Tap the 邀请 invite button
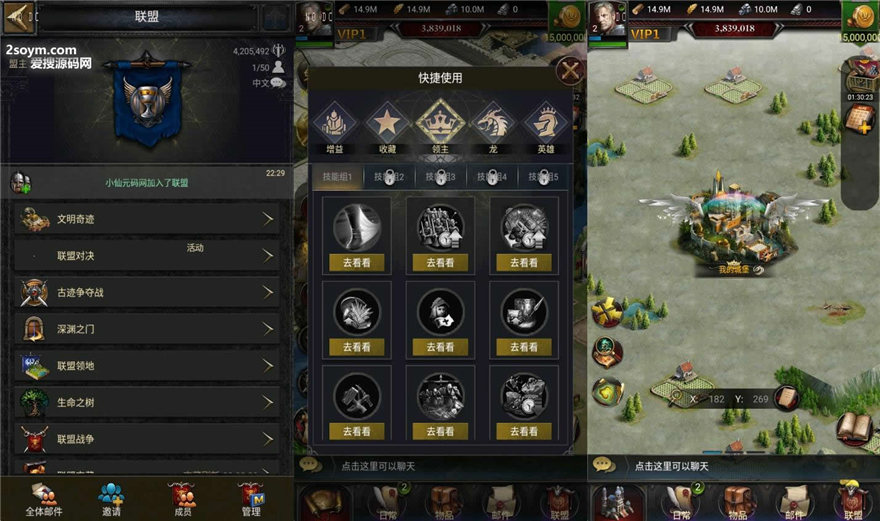The width and height of the screenshot is (880, 521). [x=111, y=498]
